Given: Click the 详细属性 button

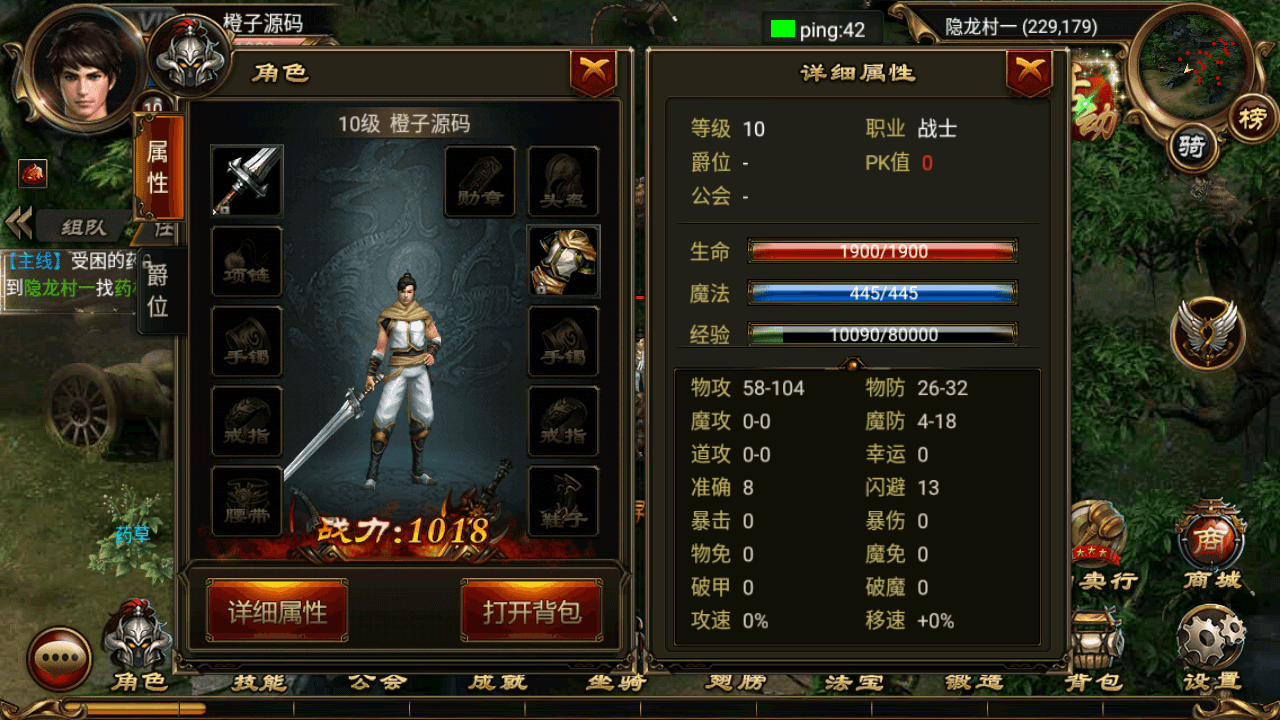Looking at the screenshot, I should click(x=277, y=611).
